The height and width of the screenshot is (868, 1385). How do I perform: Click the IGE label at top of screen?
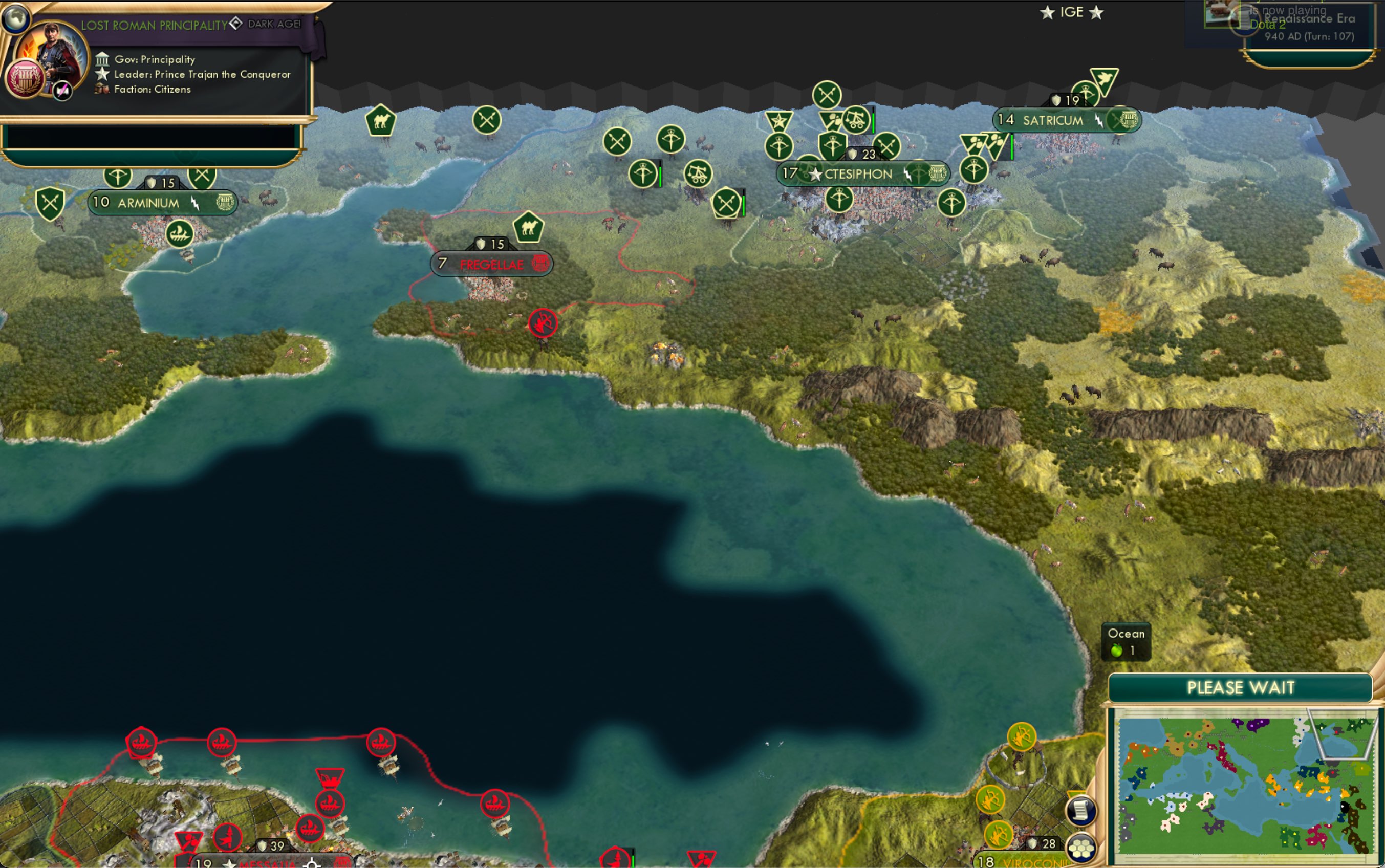[x=1073, y=11]
